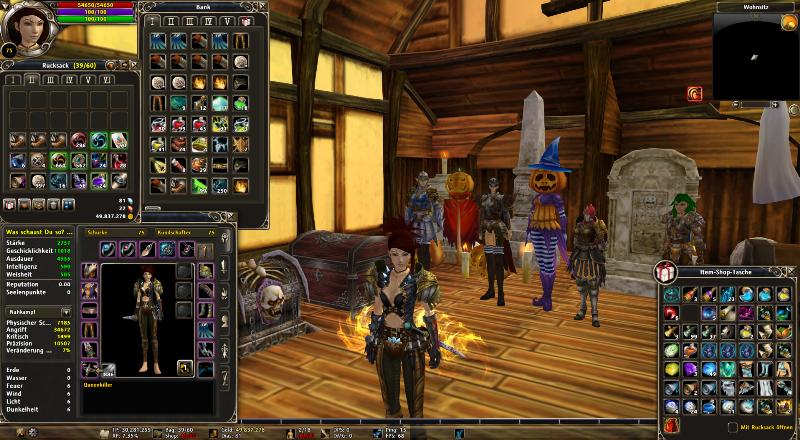Open the Nahkampf stats dropdown

[x=69, y=311]
